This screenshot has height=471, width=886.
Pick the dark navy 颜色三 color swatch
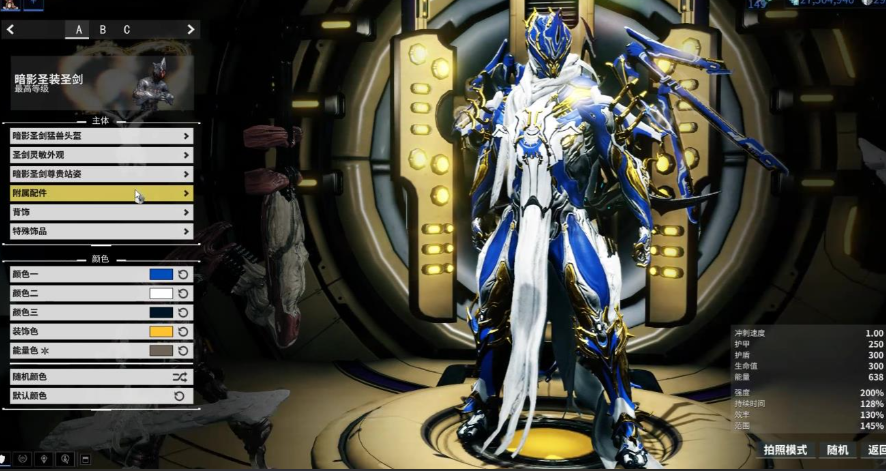161,312
